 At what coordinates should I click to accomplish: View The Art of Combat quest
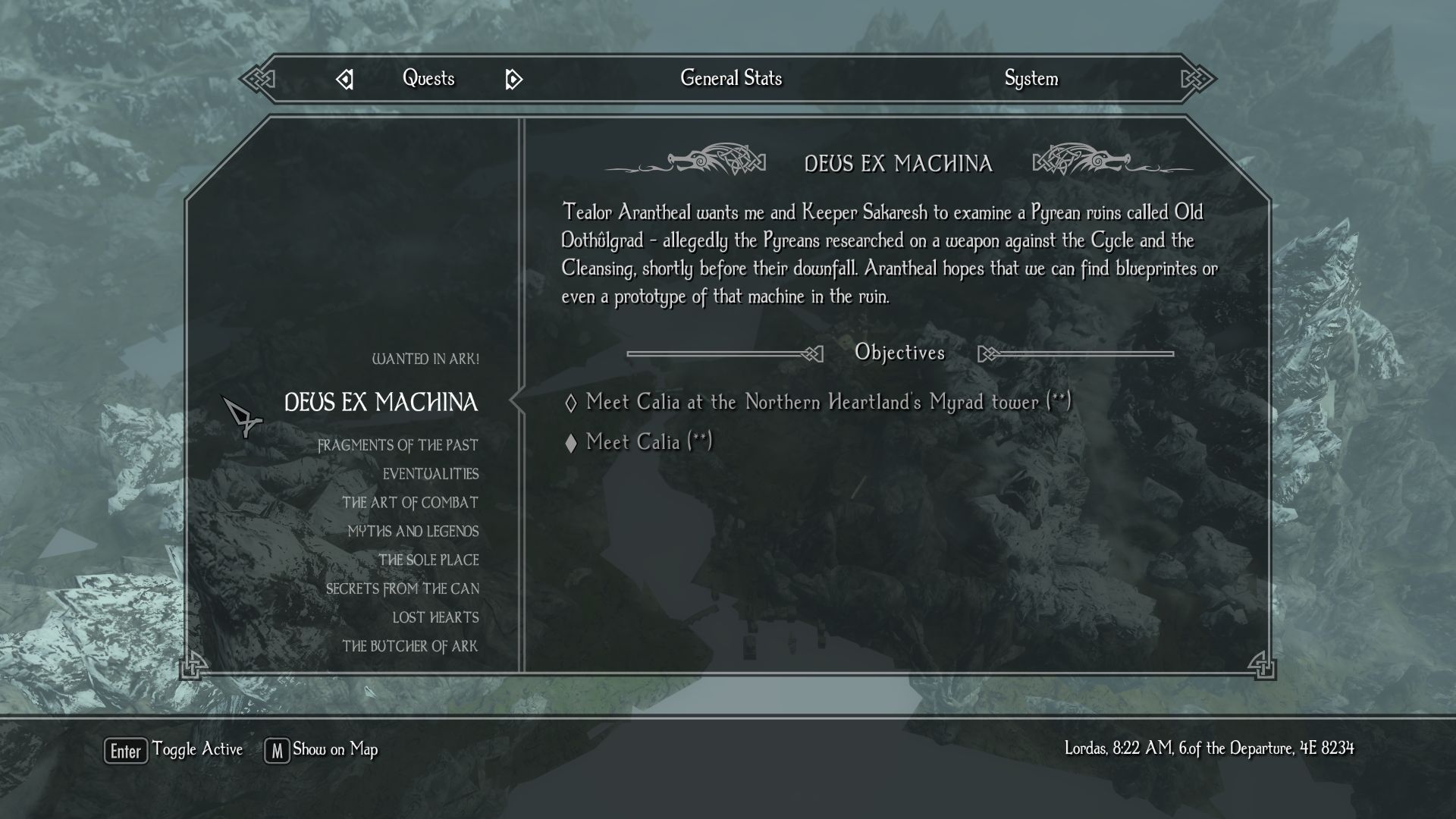pos(409,503)
